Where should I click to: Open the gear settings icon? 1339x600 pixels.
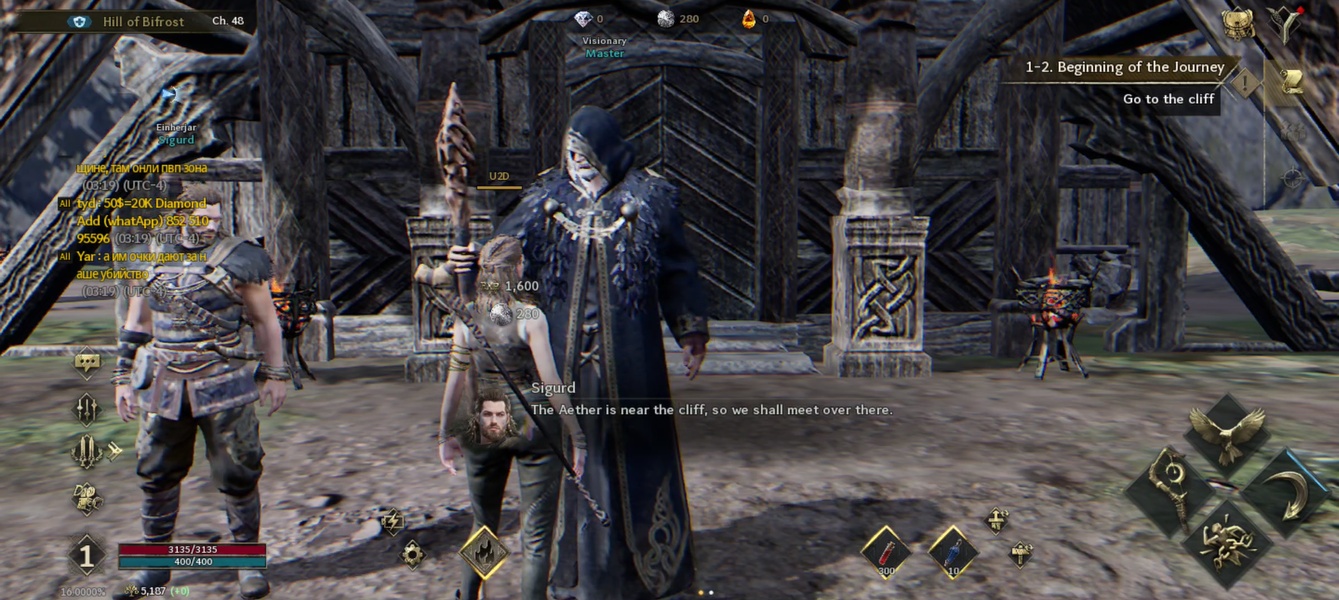pos(412,553)
